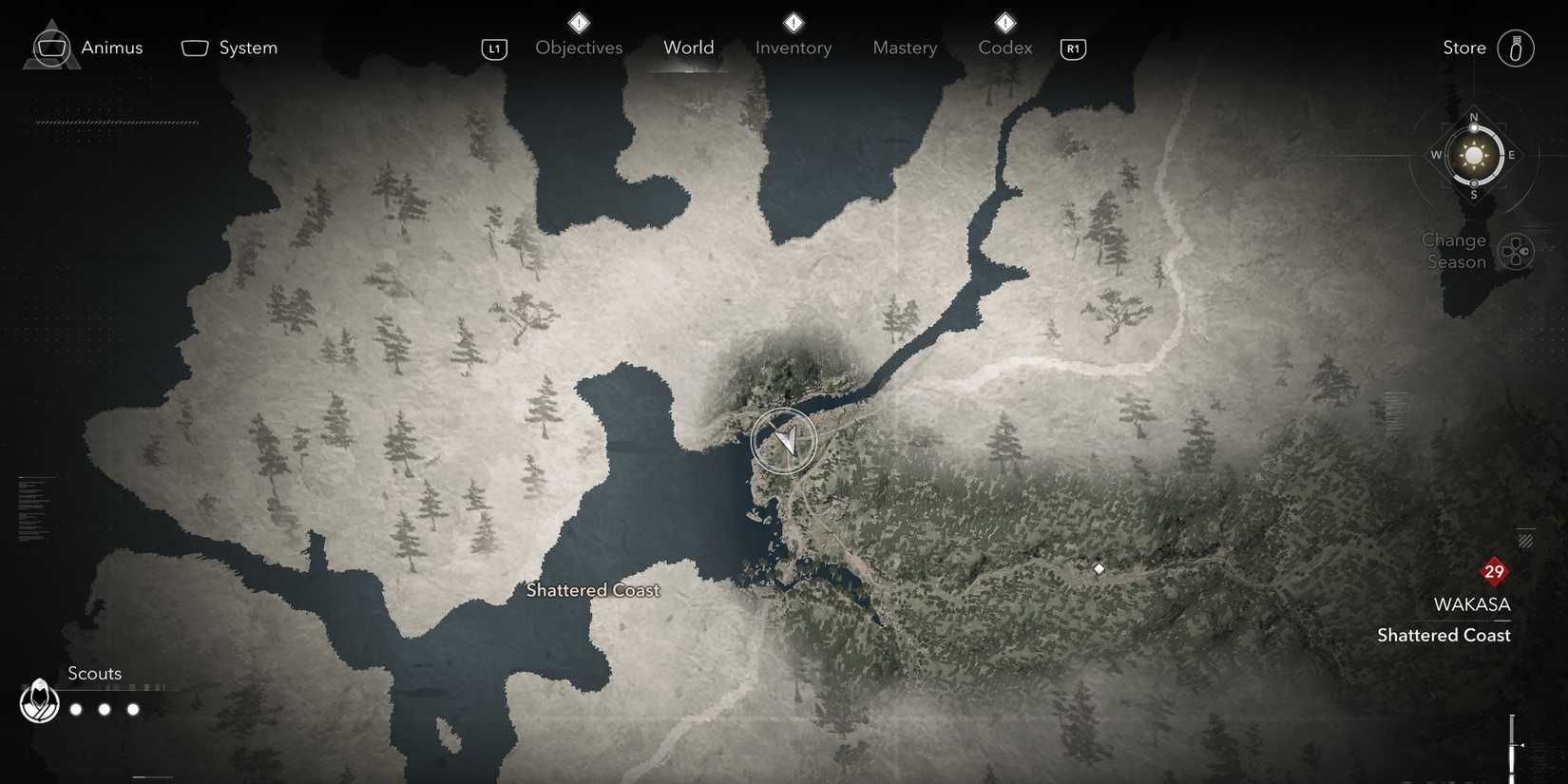The image size is (1568, 784).
Task: Toggle the first scout availability dot
Action: click(x=75, y=709)
